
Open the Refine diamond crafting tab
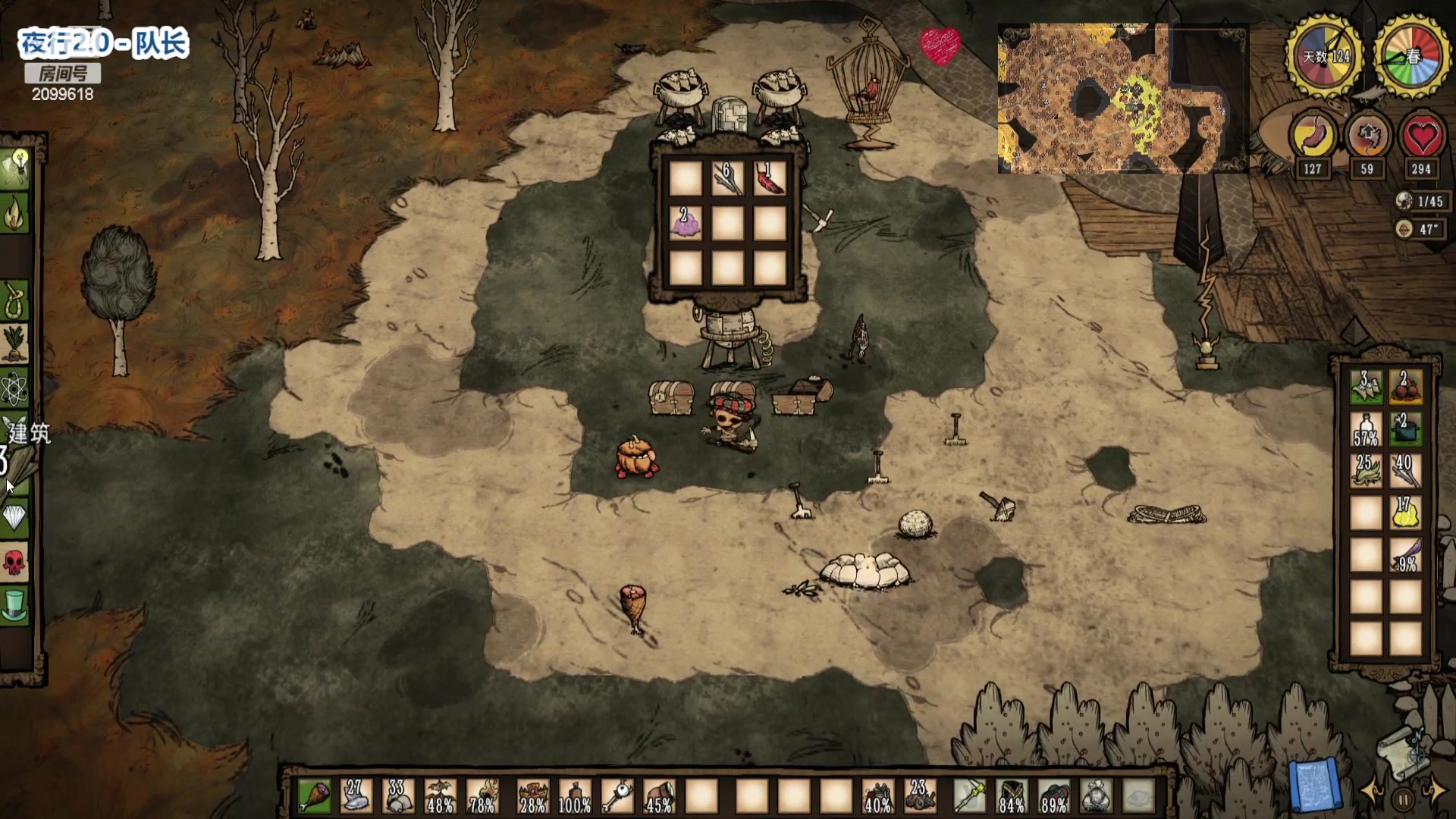click(x=15, y=518)
